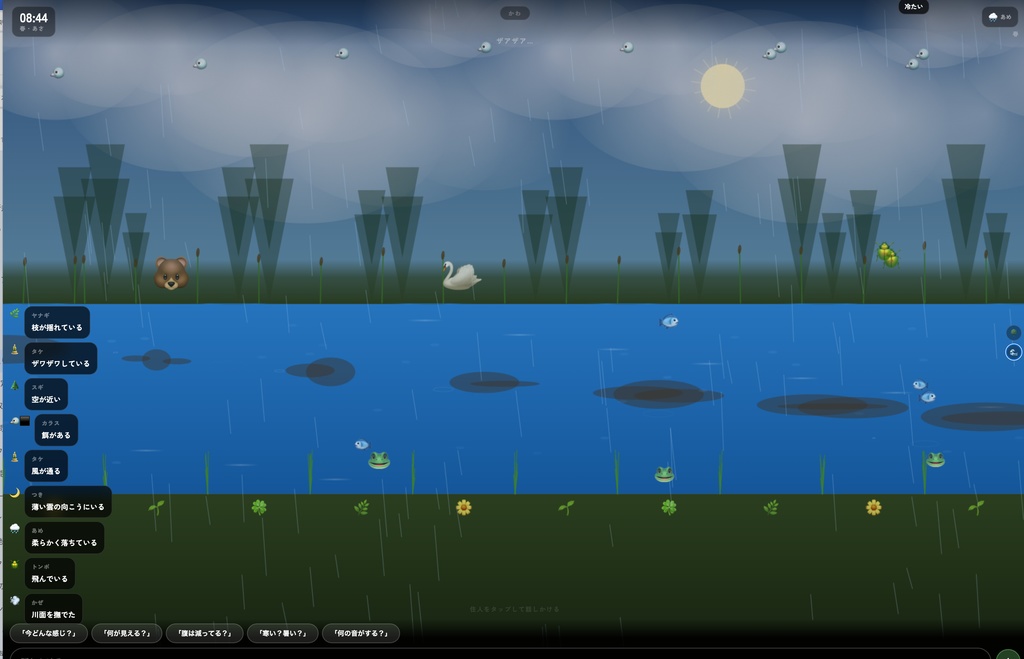The height and width of the screenshot is (659, 1024).
Task: Ask "何の音がする？" using the chip
Action: click(x=360, y=633)
